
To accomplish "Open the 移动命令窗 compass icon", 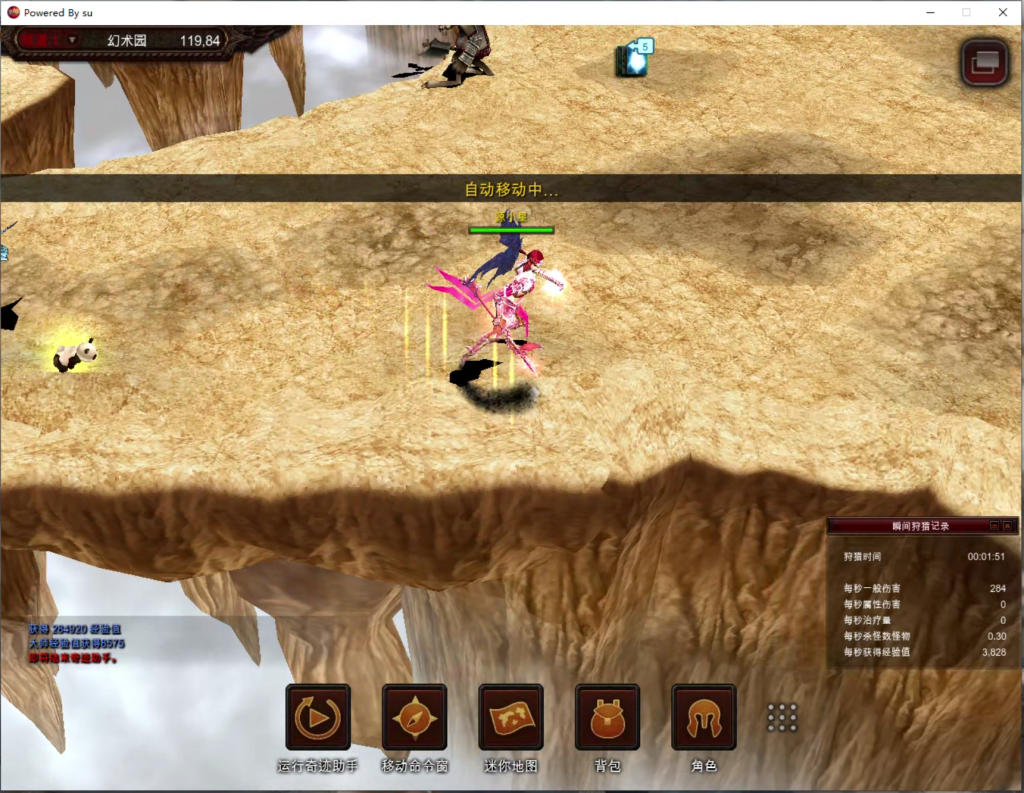I will click(414, 717).
